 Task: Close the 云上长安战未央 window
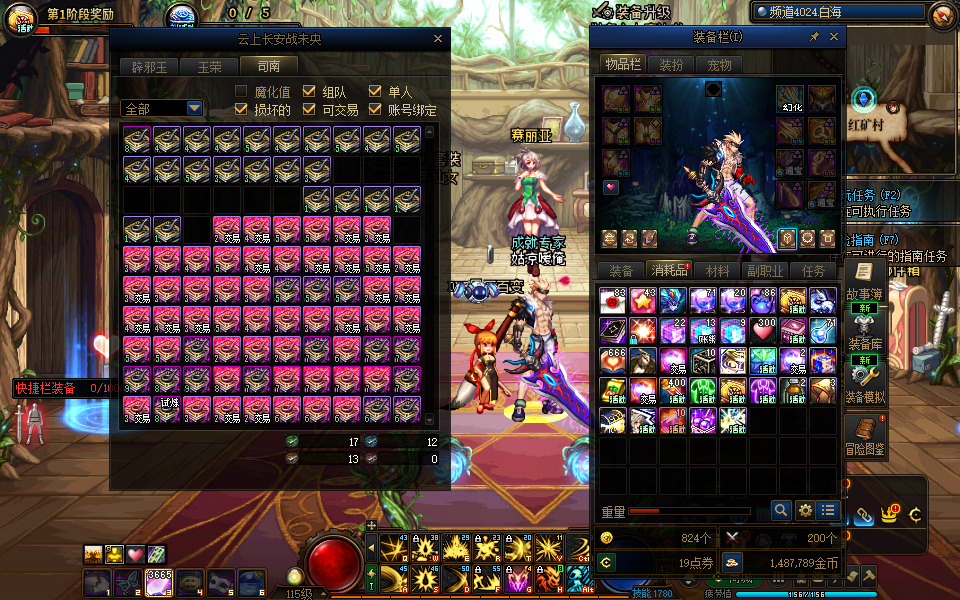(437, 39)
